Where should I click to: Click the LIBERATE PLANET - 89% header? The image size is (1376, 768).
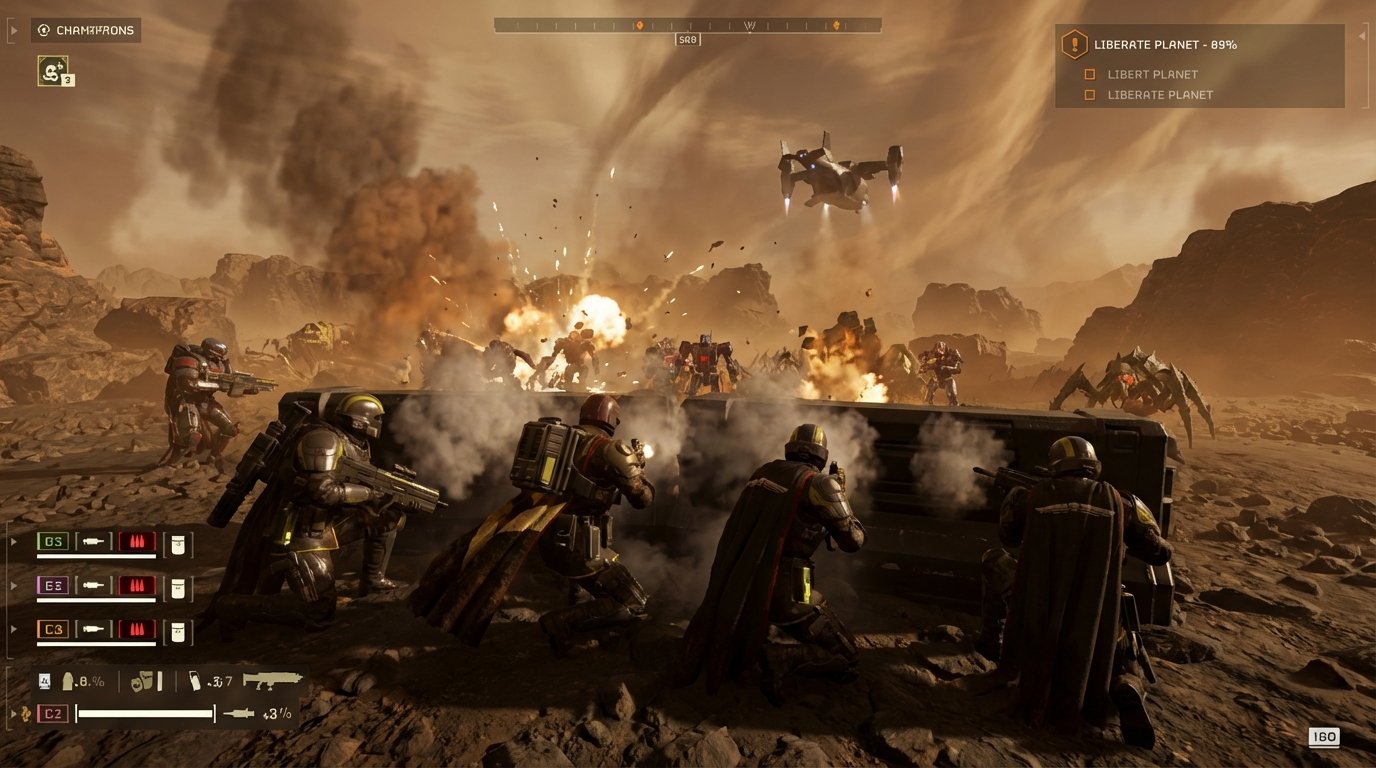coord(1166,44)
